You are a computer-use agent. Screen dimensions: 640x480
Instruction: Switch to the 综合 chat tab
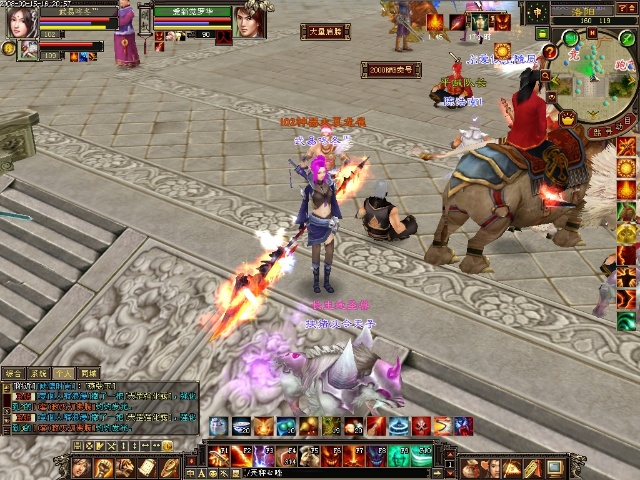click(13, 373)
